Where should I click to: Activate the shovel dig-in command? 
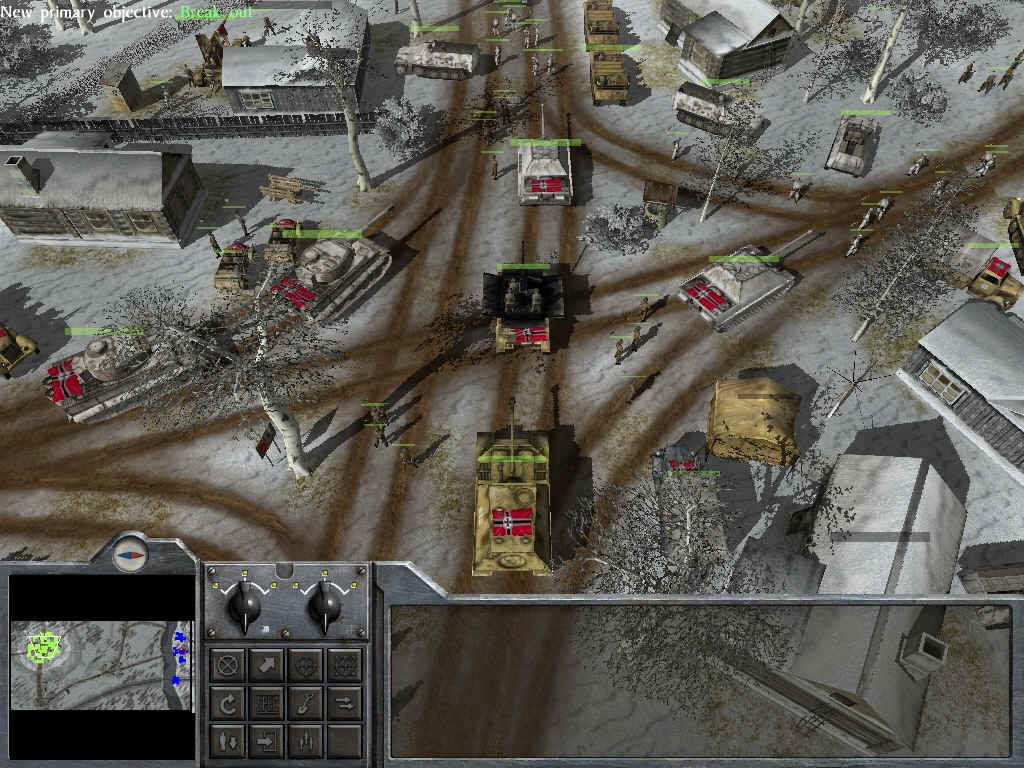click(x=306, y=704)
